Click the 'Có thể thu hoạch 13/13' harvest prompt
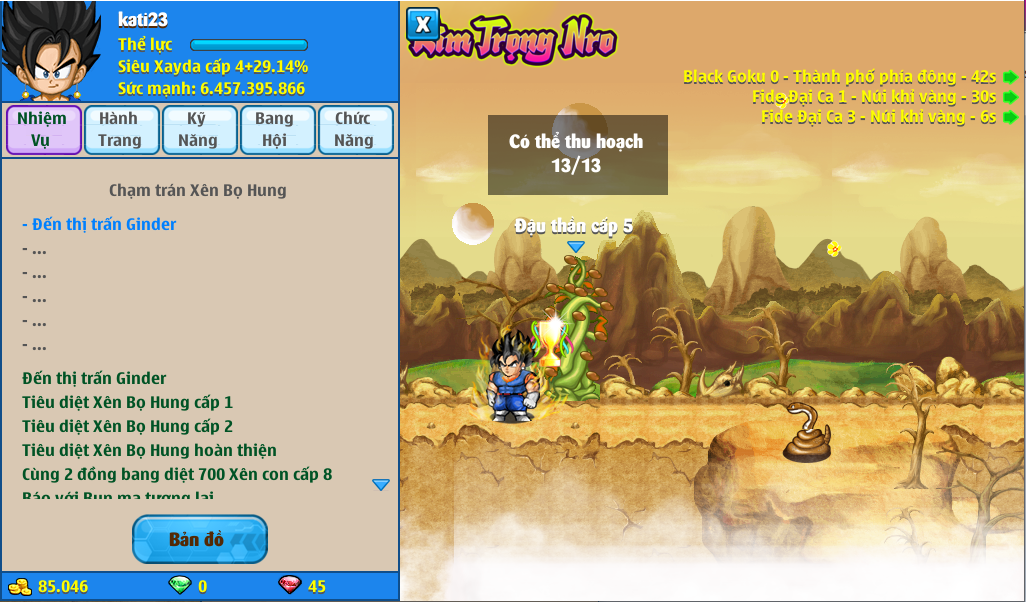Image resolution: width=1026 pixels, height=602 pixels. tap(577, 154)
